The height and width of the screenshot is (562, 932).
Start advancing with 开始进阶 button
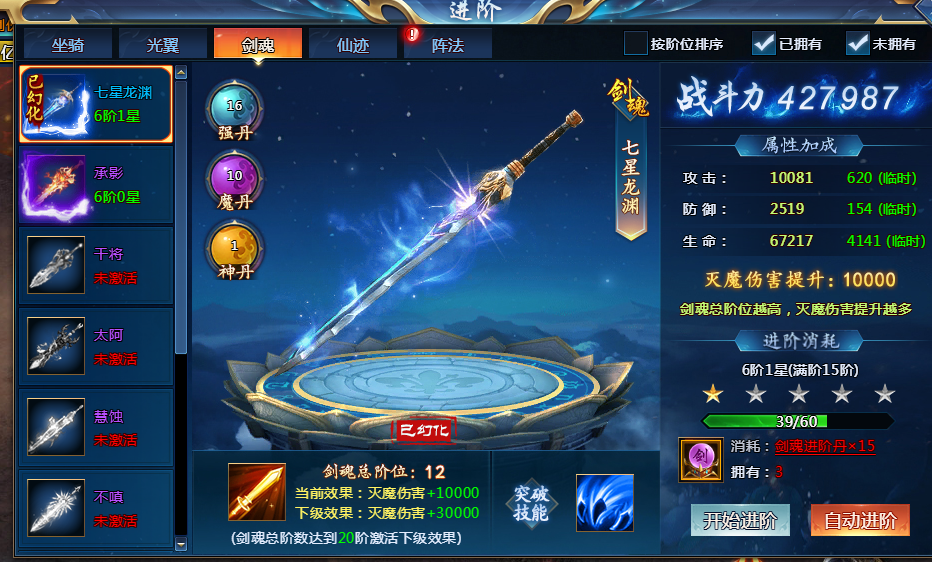tap(740, 520)
